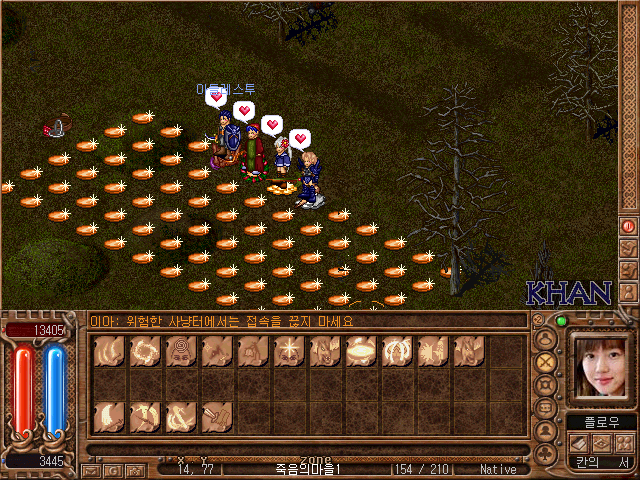Click the camera button in bottom bar
Viewport: 640px width, 480px height.
(133, 469)
